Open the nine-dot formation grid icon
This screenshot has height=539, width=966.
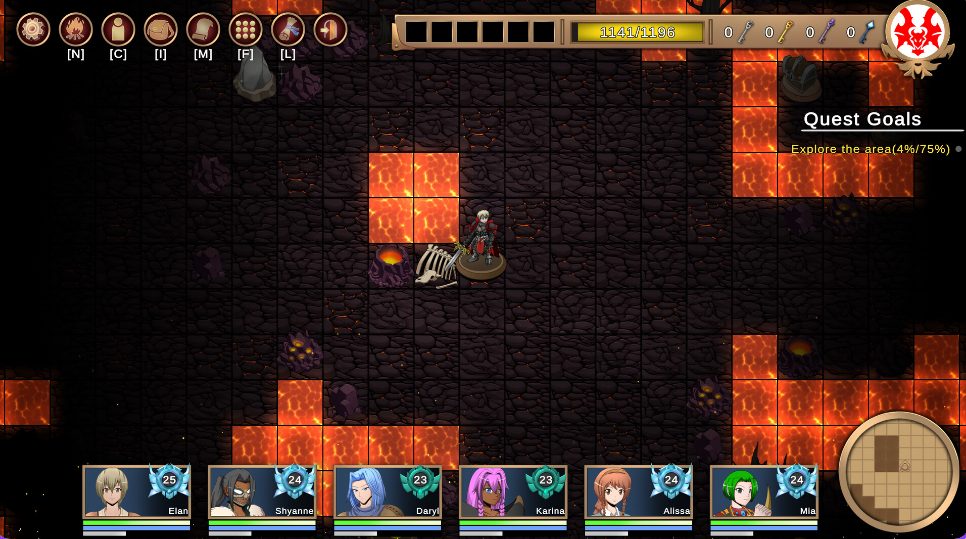245,29
